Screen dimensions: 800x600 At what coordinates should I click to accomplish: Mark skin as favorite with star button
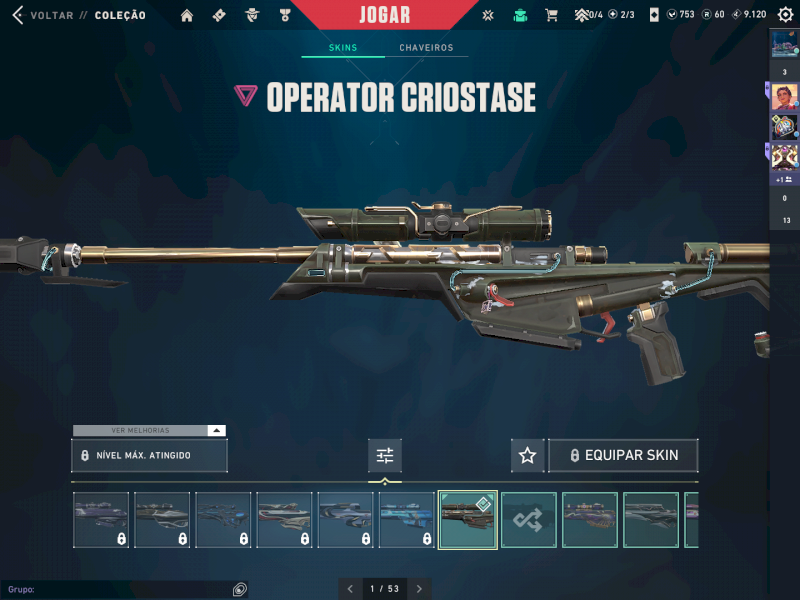click(528, 455)
